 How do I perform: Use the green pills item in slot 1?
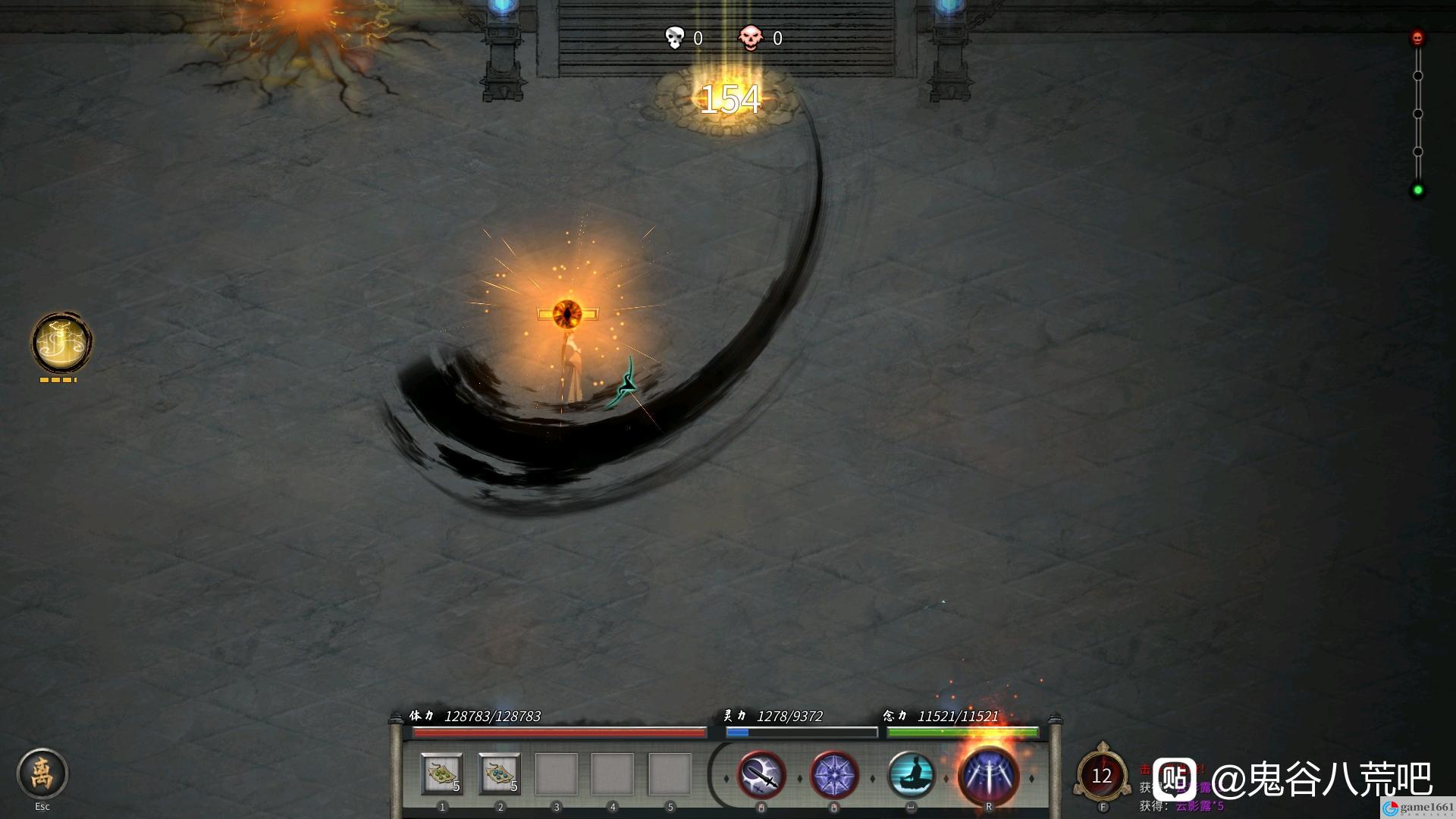pos(442,774)
